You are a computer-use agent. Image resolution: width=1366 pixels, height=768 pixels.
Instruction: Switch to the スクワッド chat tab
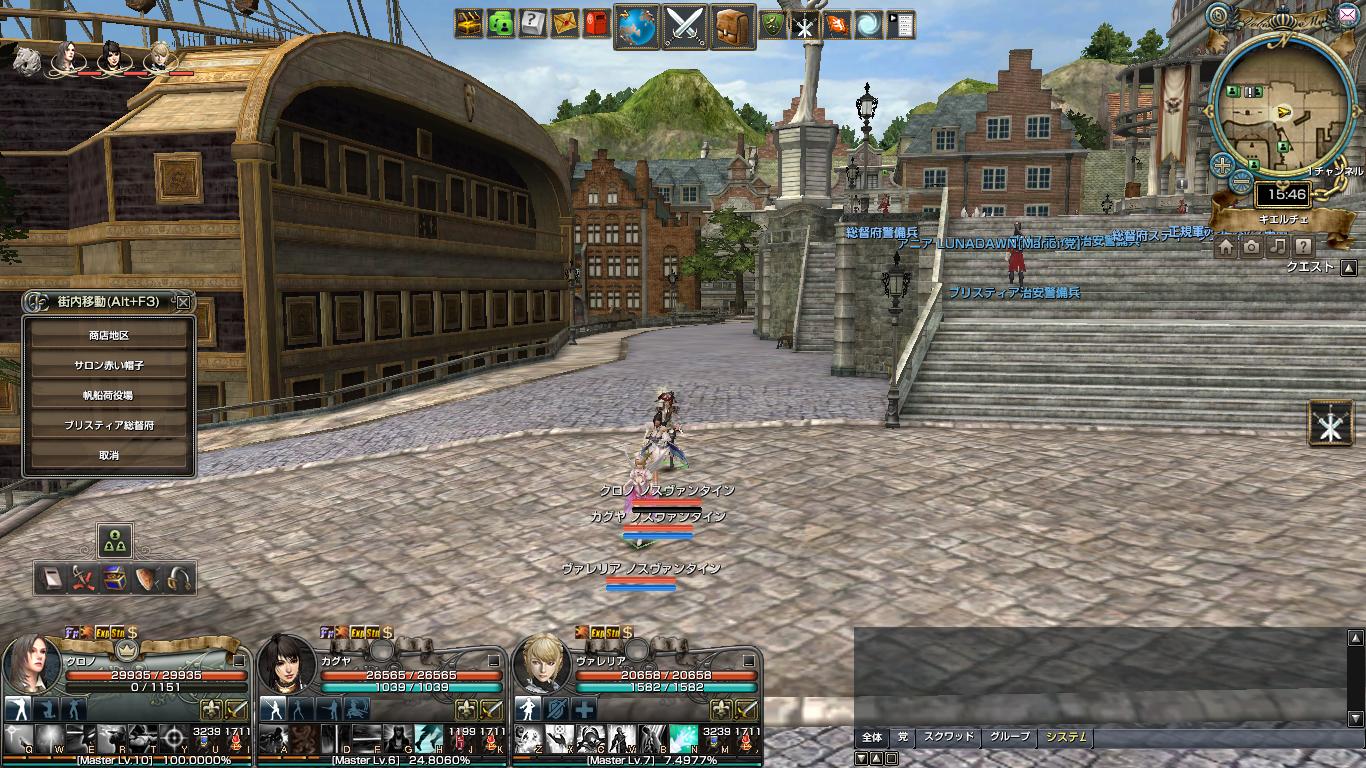click(x=947, y=737)
